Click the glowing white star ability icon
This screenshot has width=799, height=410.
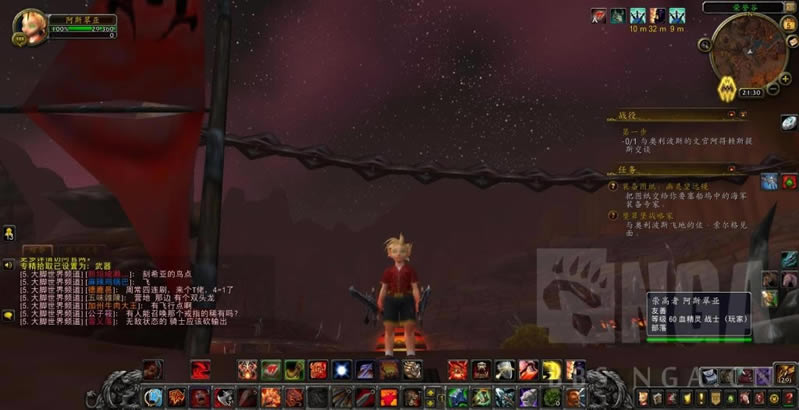[342, 369]
